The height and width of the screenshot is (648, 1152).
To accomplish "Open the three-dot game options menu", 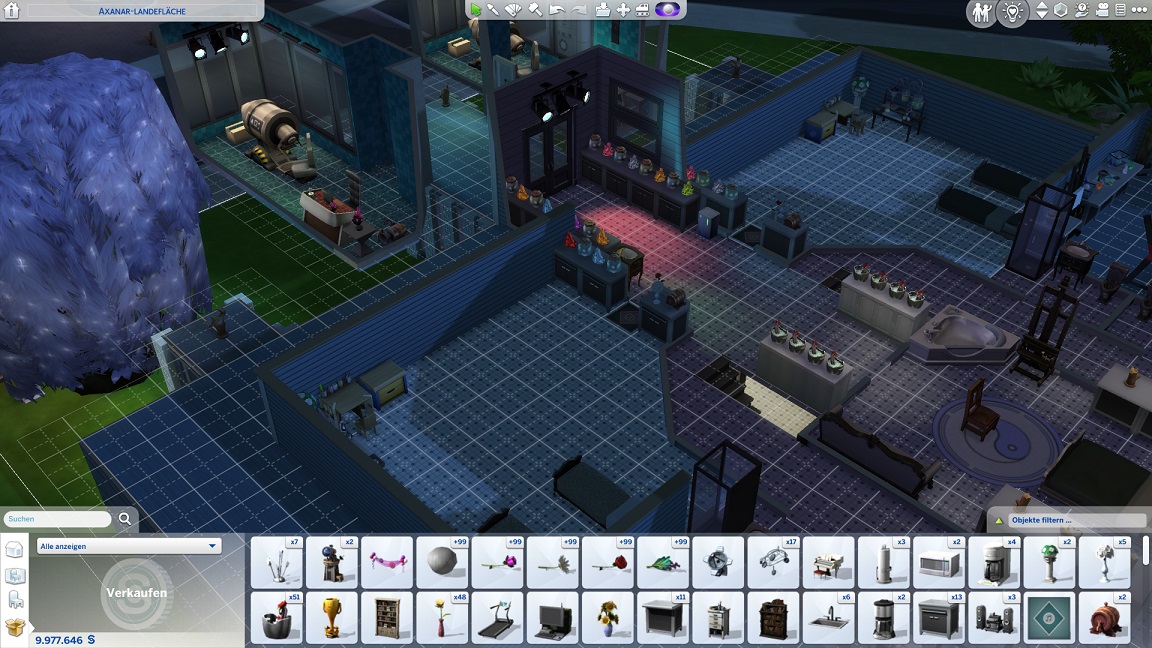I will click(1139, 10).
